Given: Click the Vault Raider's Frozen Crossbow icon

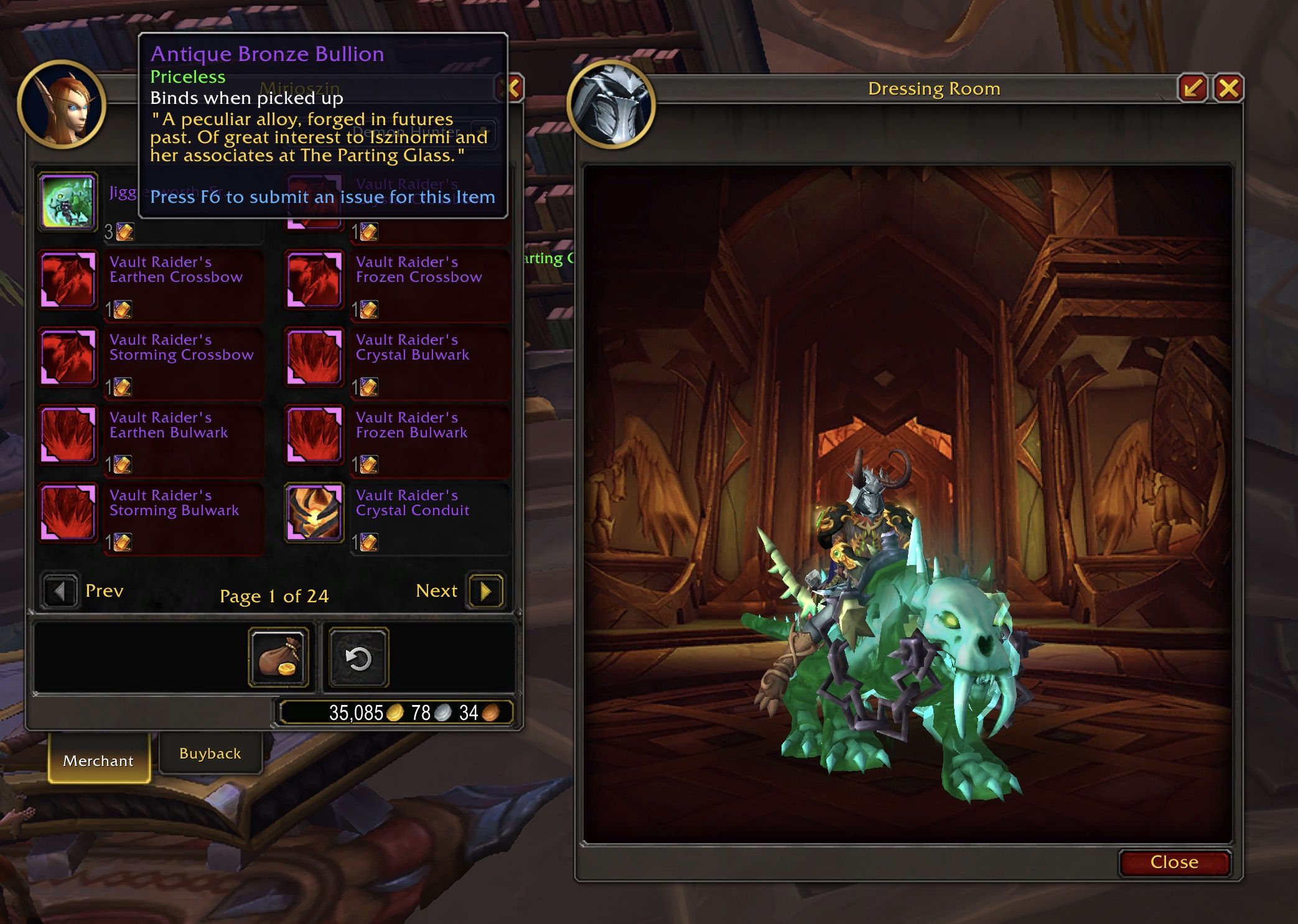Looking at the screenshot, I should pyautogui.click(x=314, y=279).
